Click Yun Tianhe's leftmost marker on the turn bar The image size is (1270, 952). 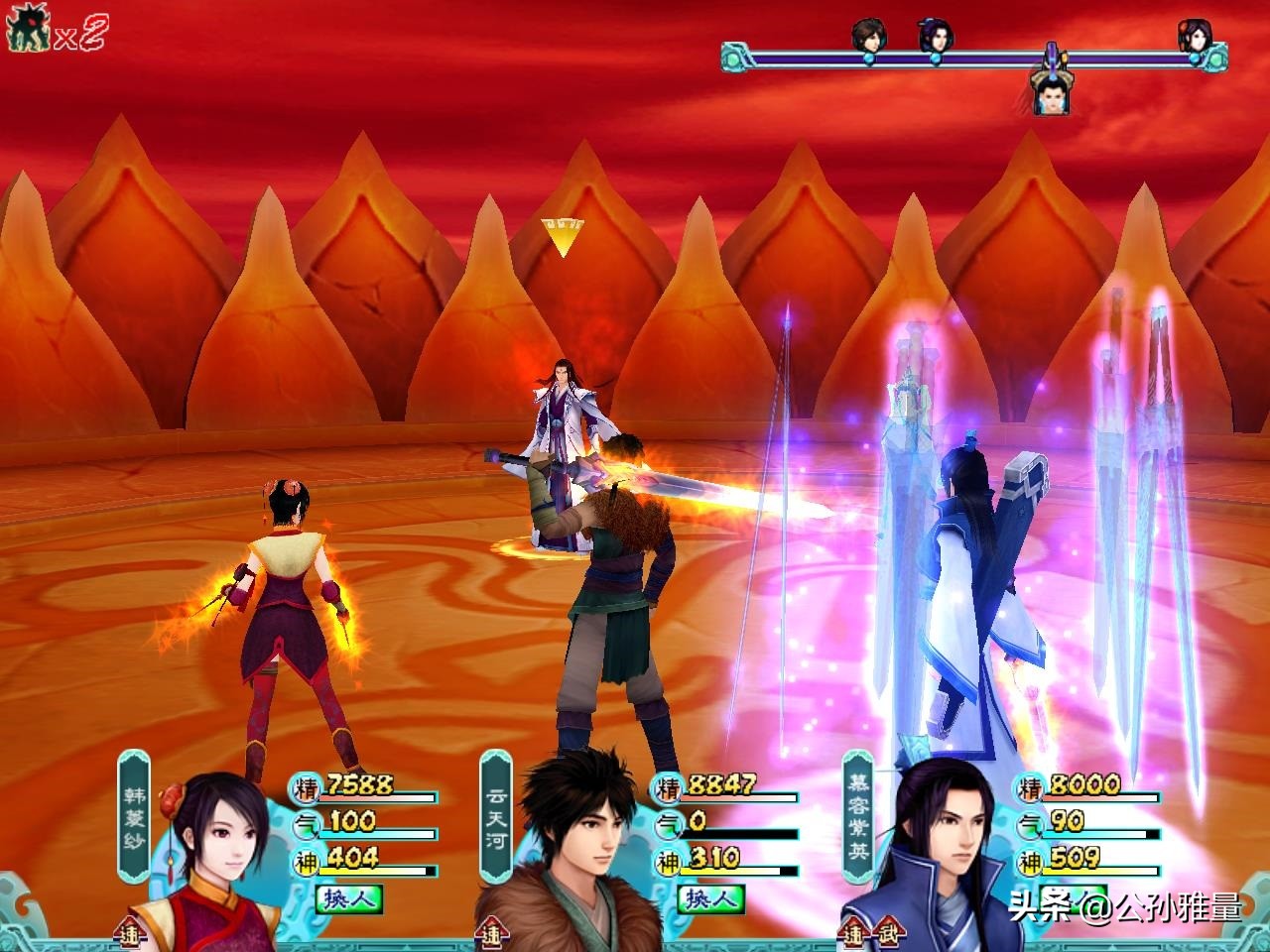869,38
